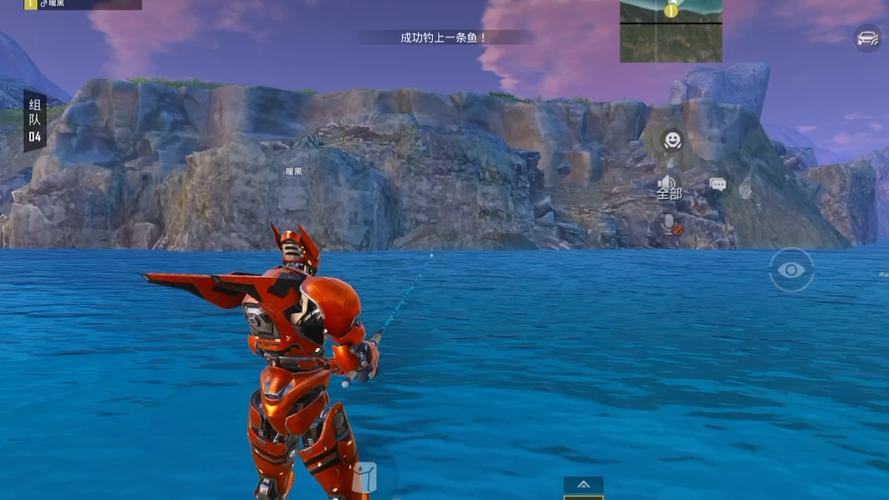
Task: Toggle the muted microphone
Action: point(671,224)
